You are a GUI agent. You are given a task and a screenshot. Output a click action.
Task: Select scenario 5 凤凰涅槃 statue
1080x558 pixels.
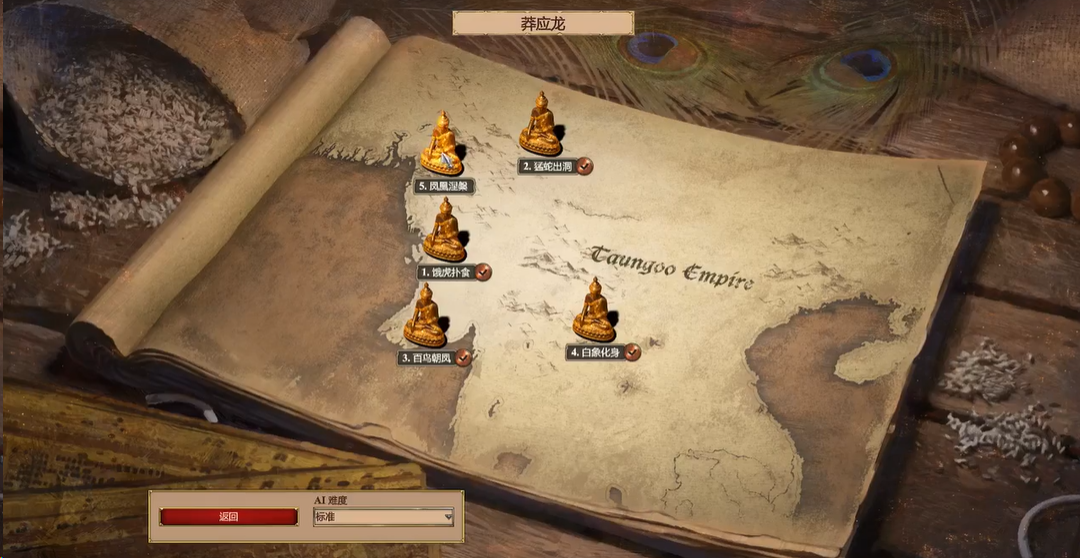tap(441, 144)
